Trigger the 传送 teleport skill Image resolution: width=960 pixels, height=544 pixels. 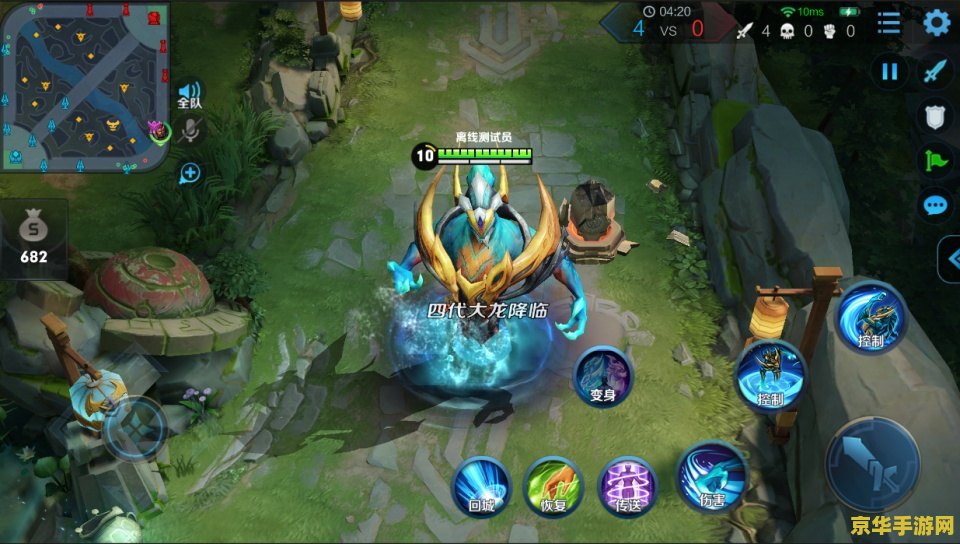click(627, 486)
